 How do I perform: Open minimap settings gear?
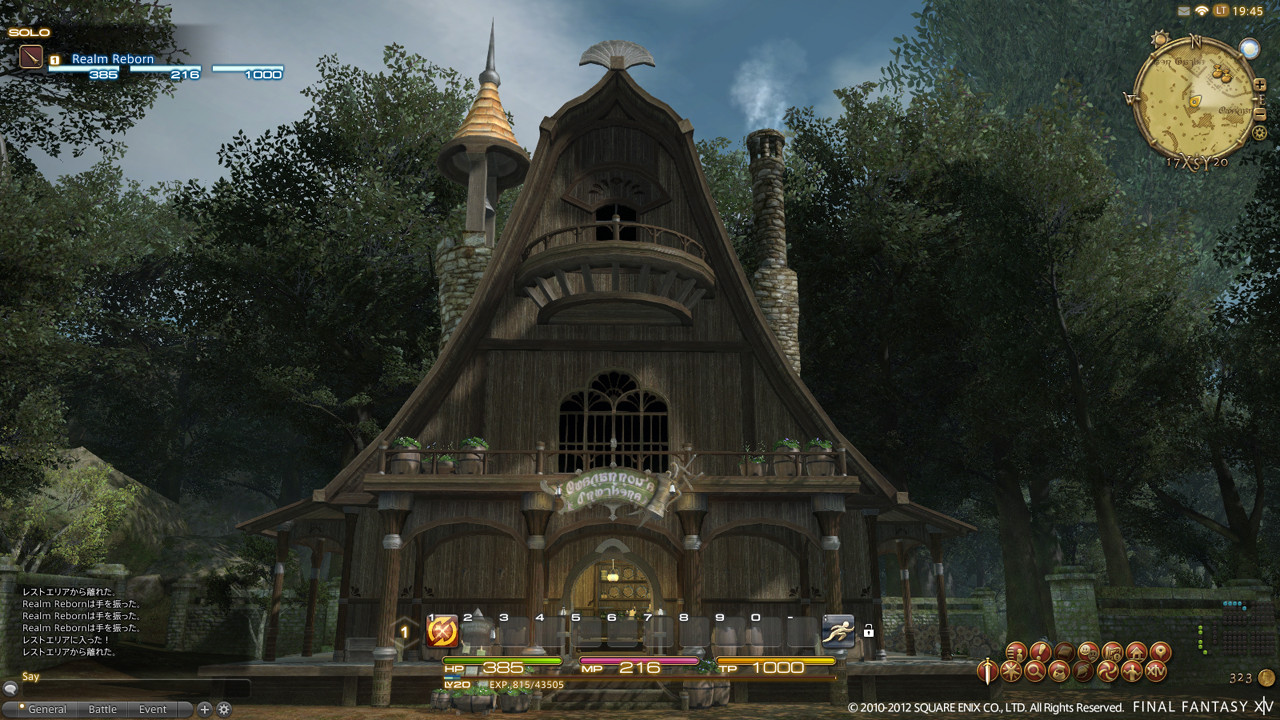1259,132
